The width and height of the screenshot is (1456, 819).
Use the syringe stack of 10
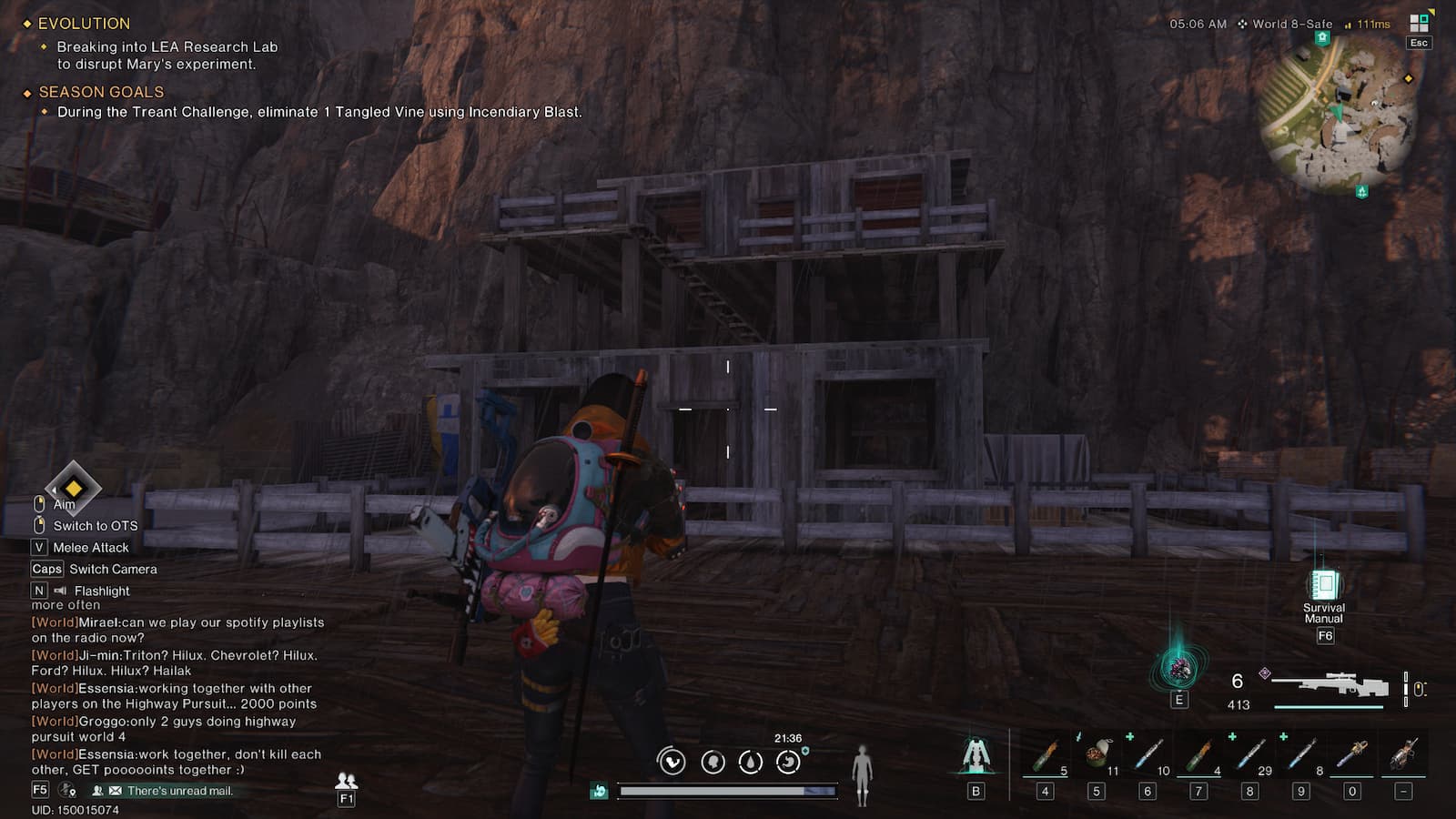[x=1148, y=755]
